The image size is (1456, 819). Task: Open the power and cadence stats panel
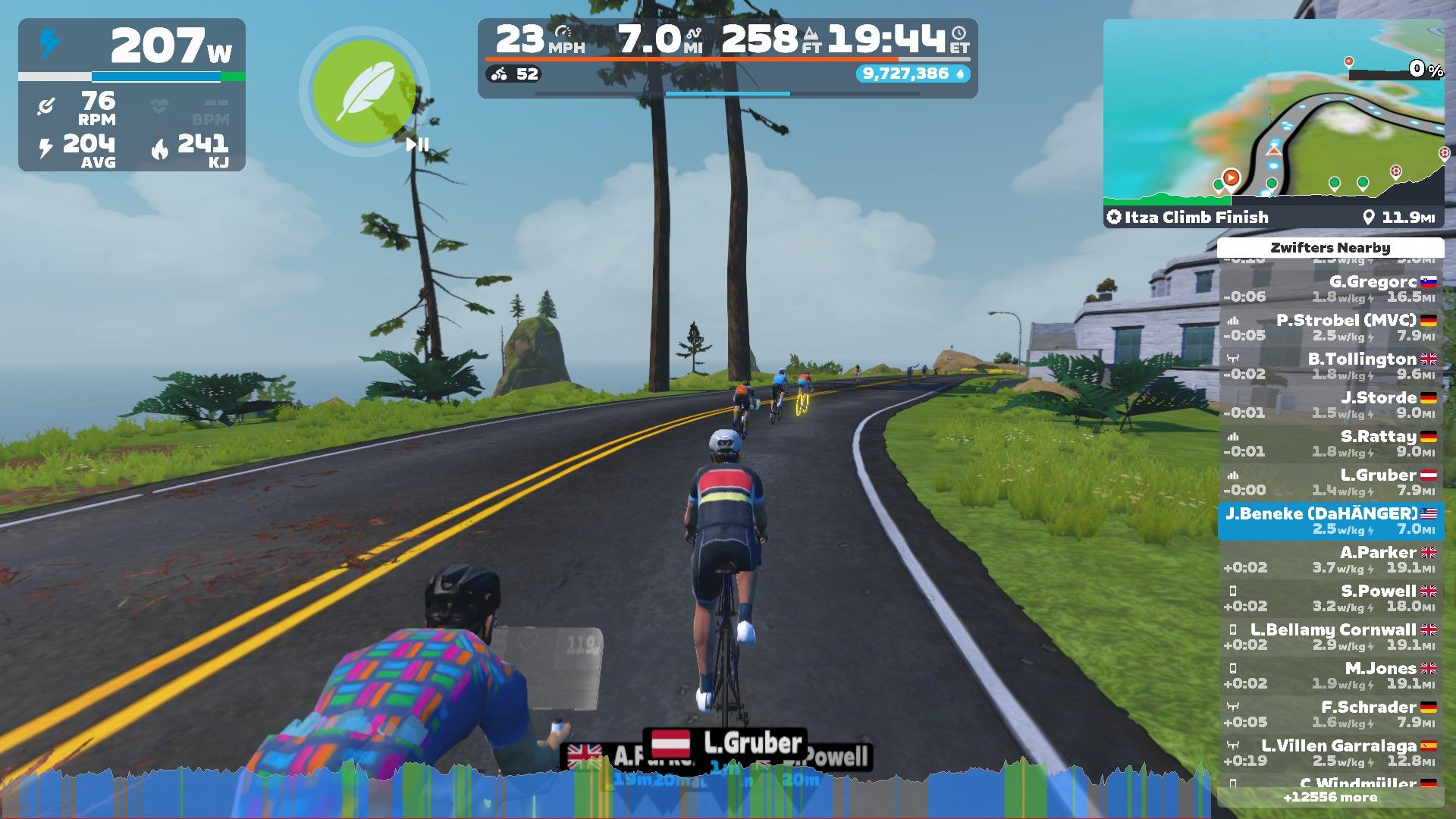pyautogui.click(x=132, y=95)
